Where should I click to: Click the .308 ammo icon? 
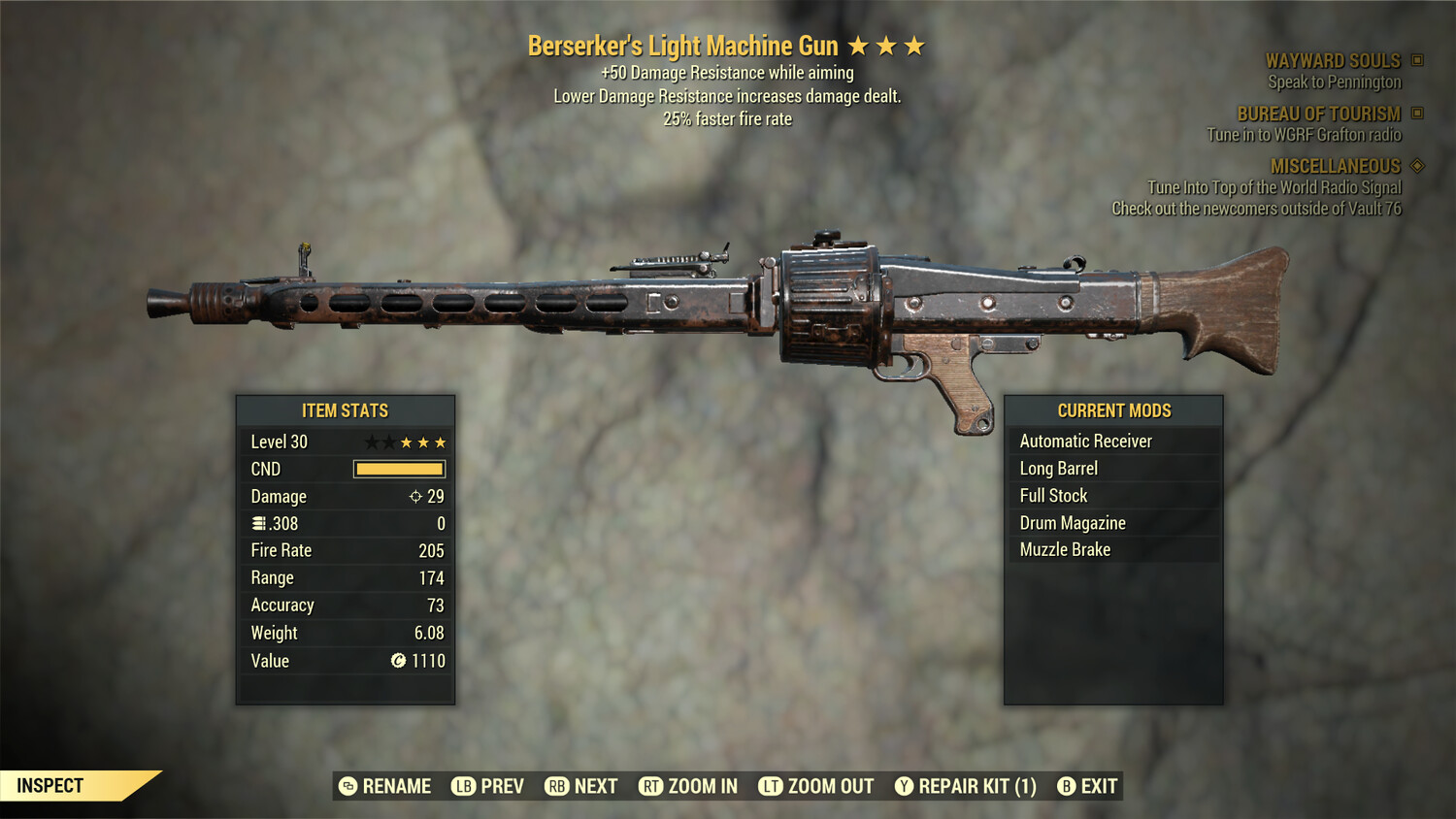click(255, 523)
